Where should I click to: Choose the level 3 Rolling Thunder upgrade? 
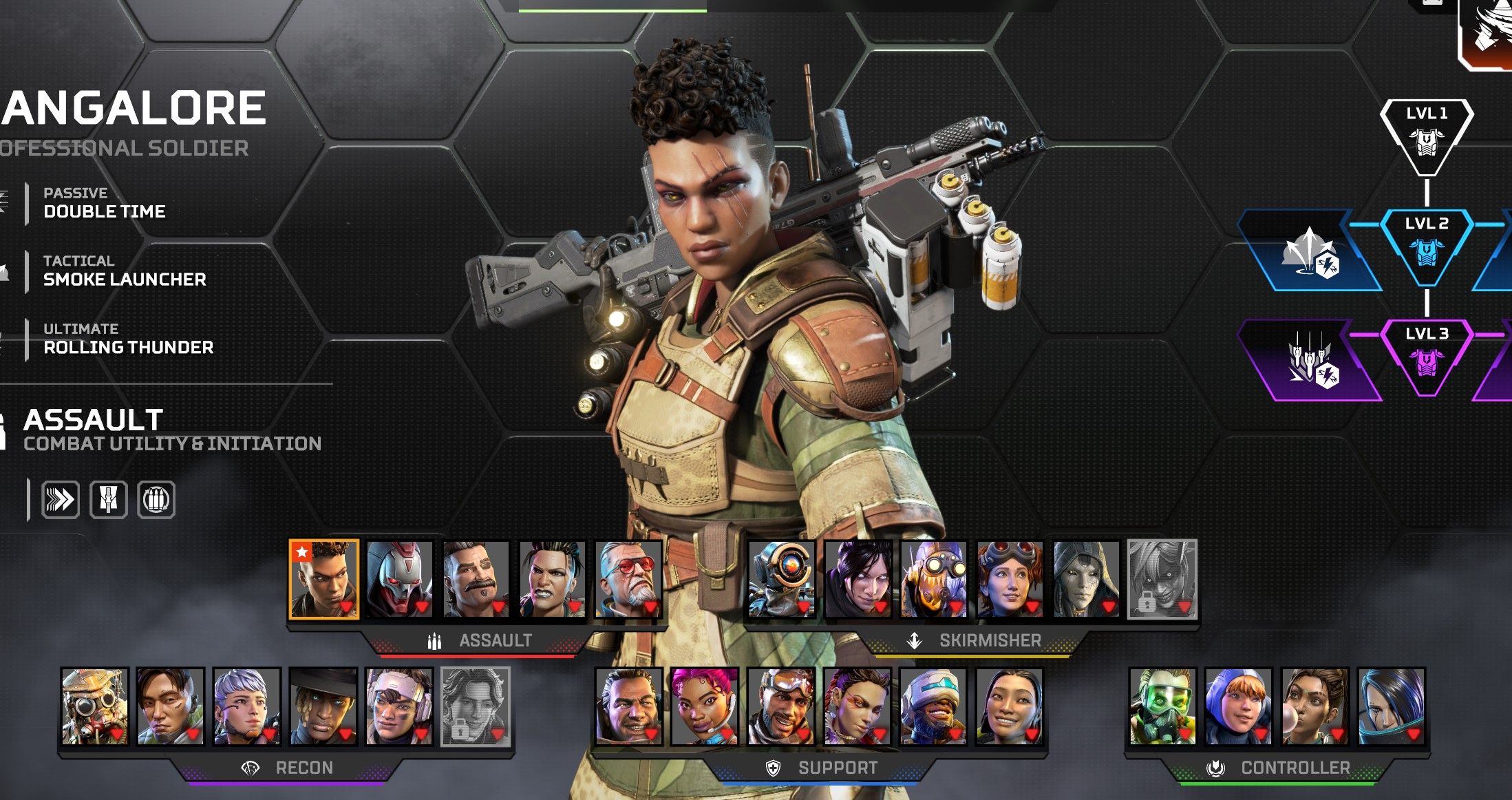pos(1309,361)
